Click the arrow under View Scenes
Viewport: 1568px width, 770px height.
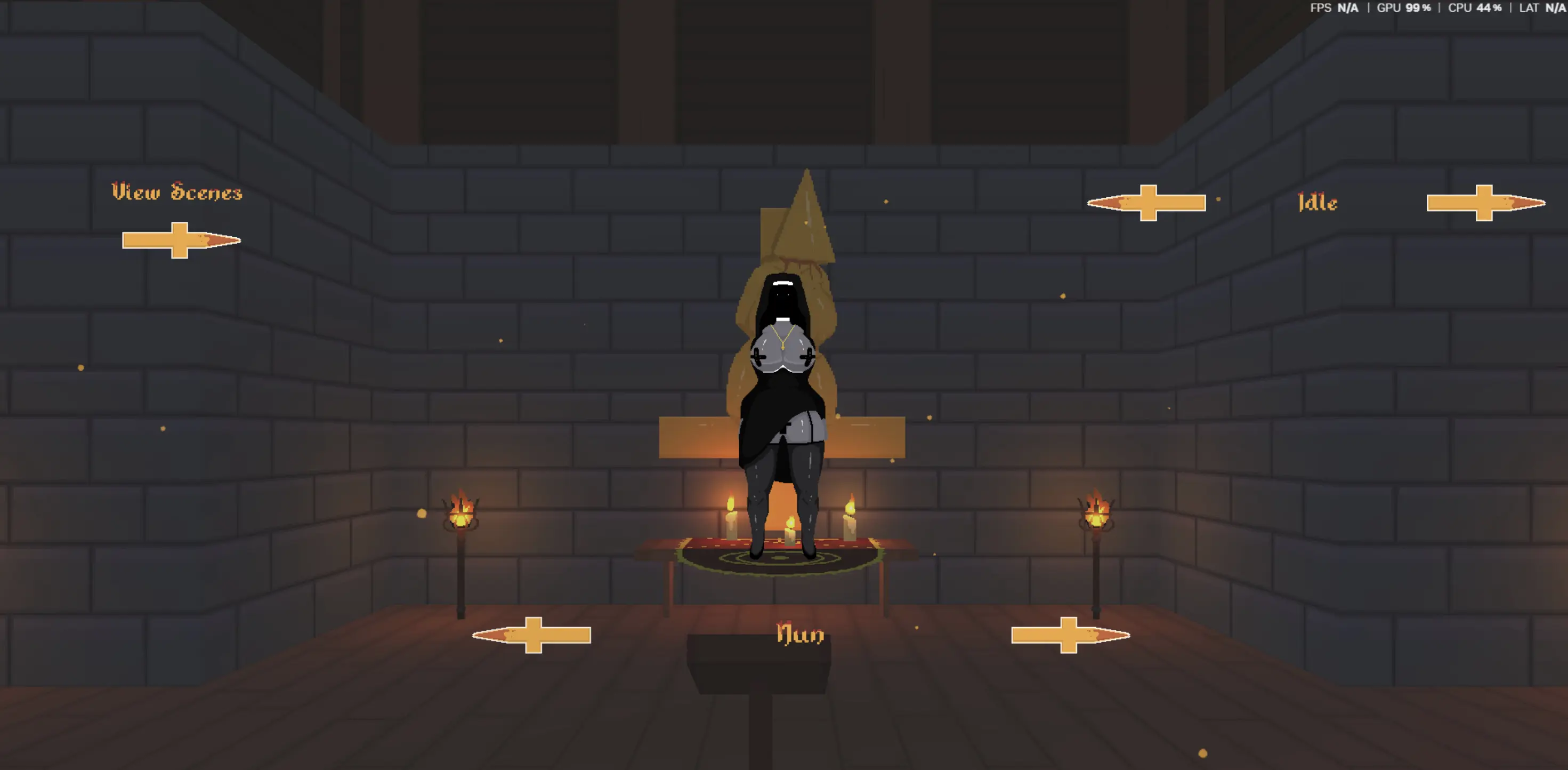pyautogui.click(x=181, y=240)
